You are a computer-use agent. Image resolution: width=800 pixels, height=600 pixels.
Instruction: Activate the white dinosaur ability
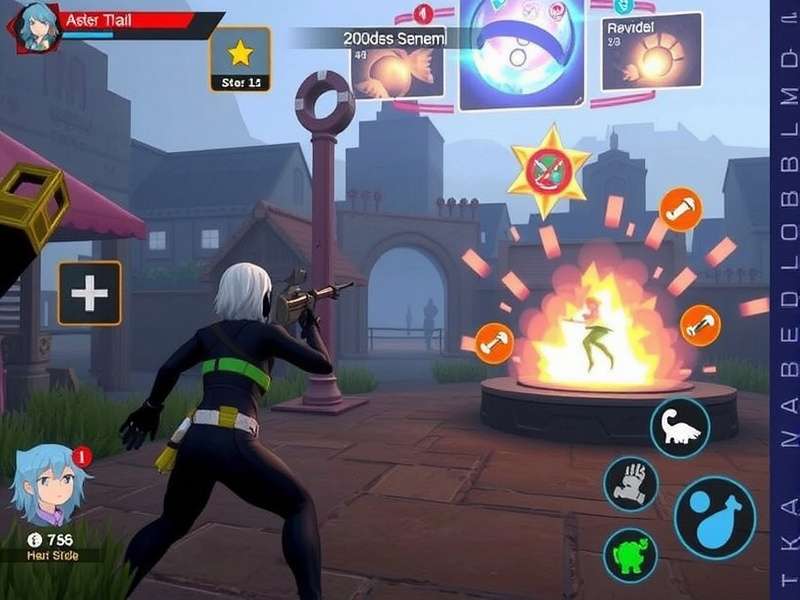680,427
